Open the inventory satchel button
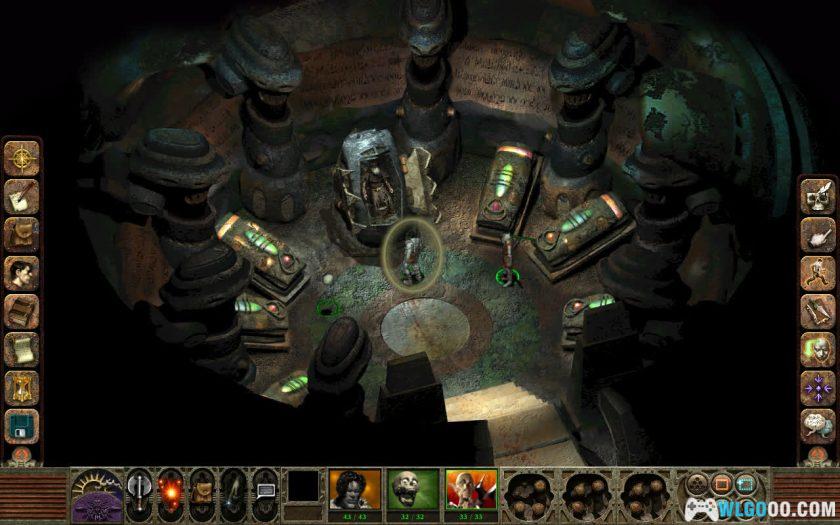Viewport: 840px width, 525px height. [x=21, y=232]
